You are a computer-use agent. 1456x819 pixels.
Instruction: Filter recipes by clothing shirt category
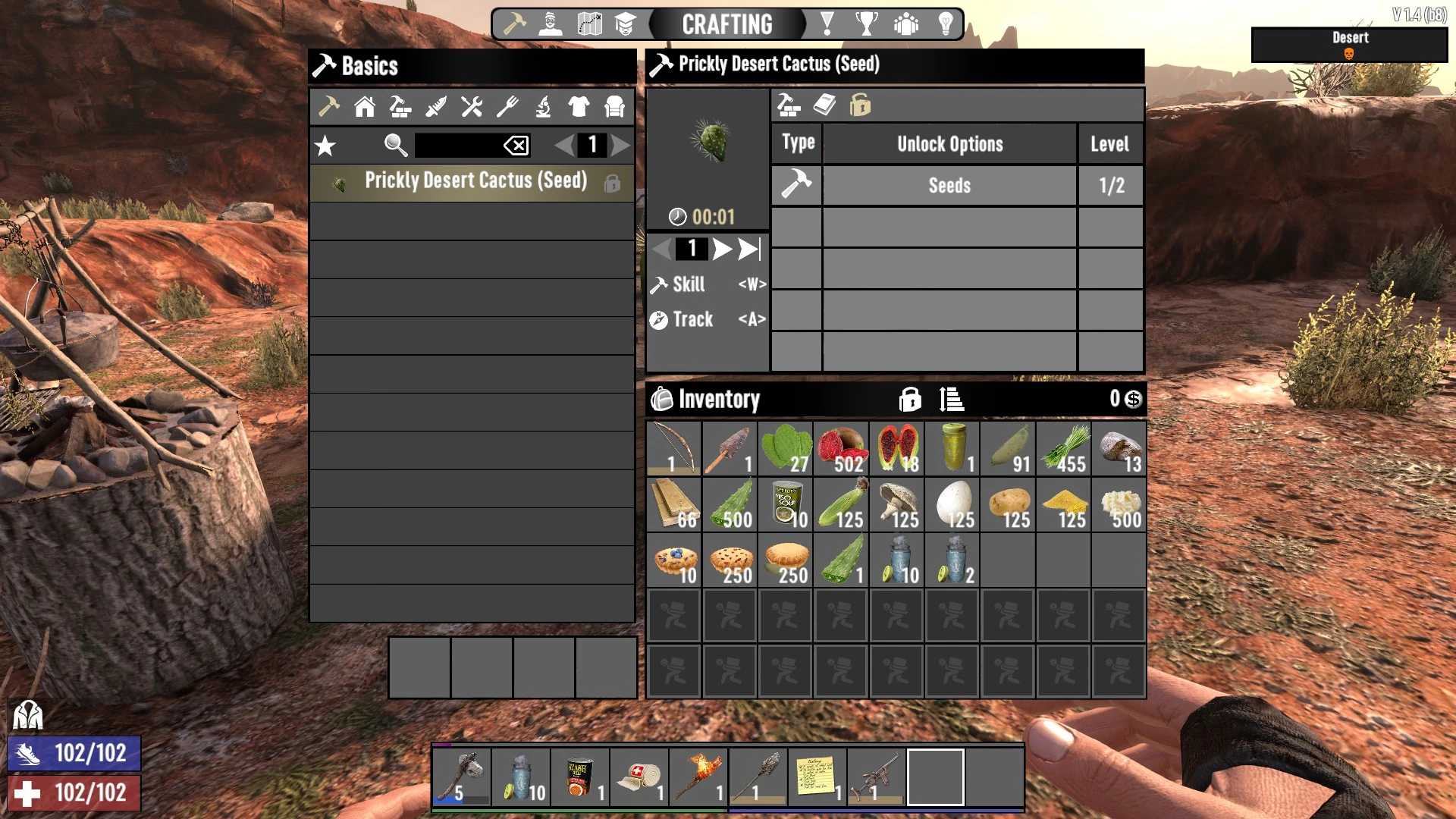click(x=579, y=107)
